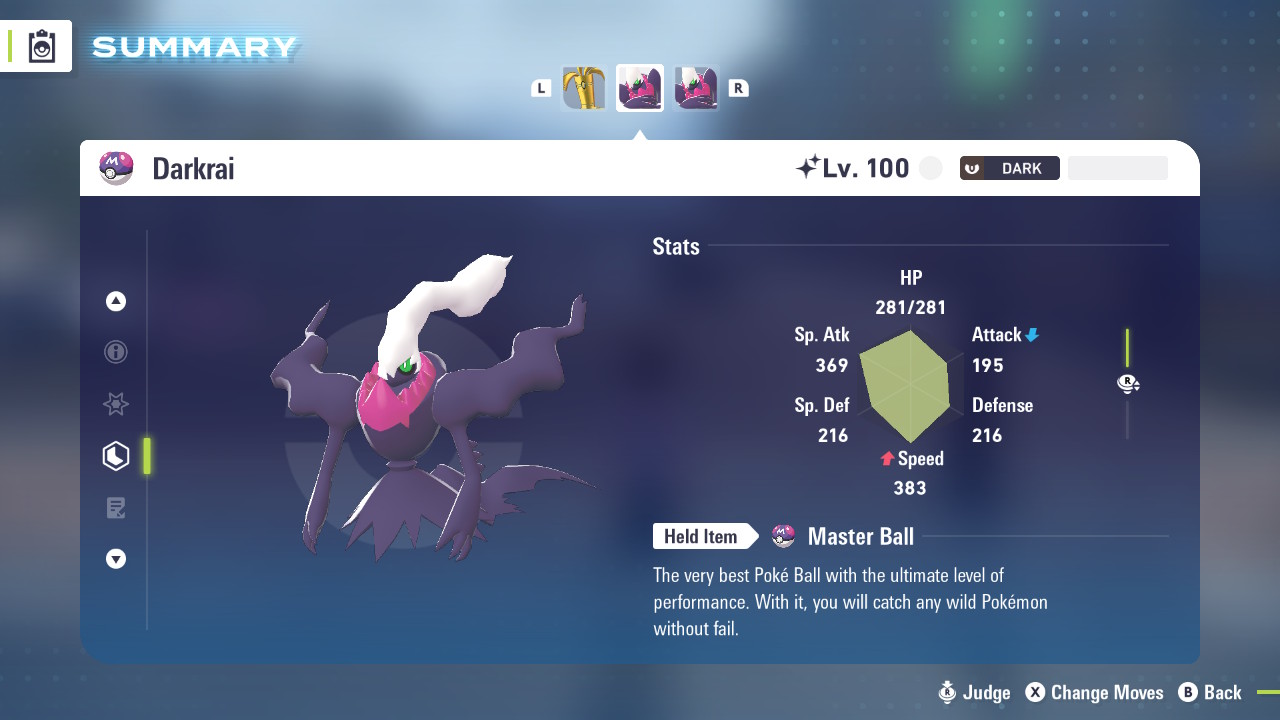The width and height of the screenshot is (1280, 720).
Task: Click the up arrow above the summary tabs
Action: [116, 301]
